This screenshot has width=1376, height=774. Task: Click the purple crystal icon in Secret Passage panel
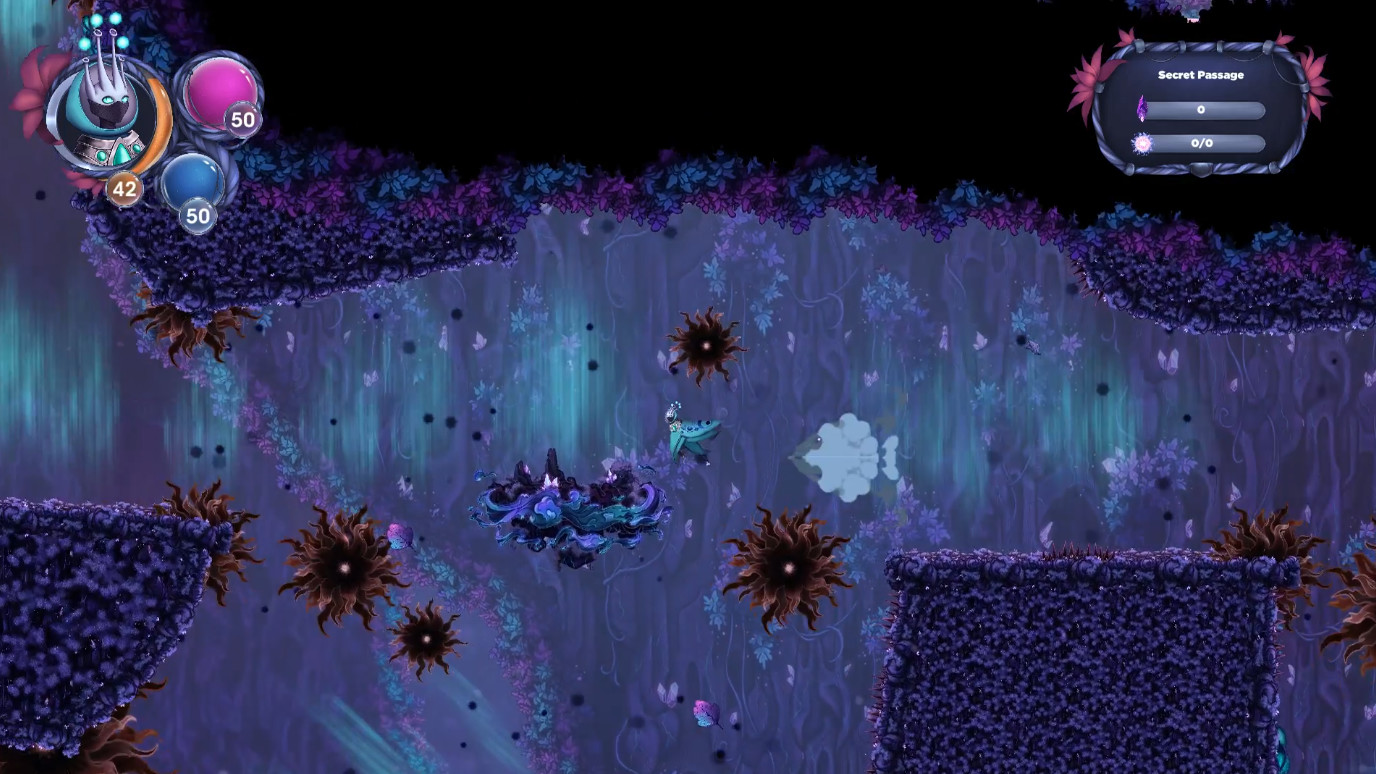tap(1142, 108)
